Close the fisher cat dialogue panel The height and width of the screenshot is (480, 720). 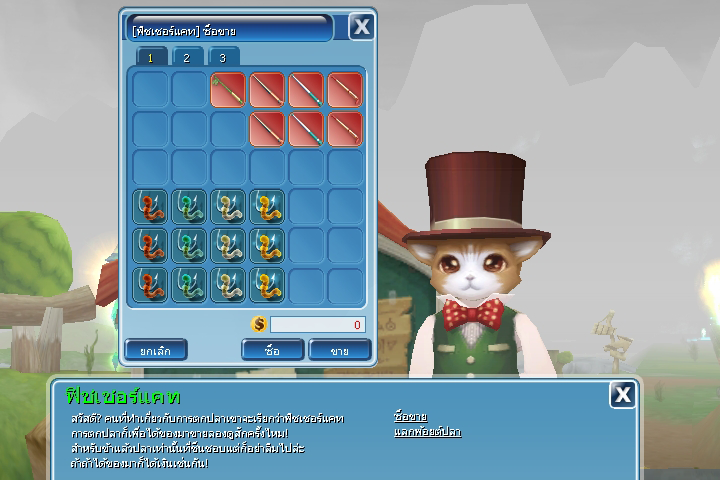coord(623,395)
